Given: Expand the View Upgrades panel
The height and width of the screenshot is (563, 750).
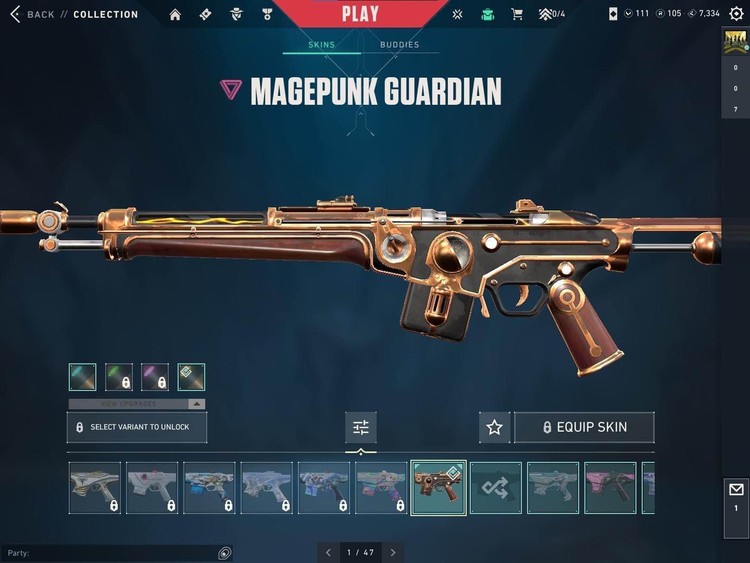Looking at the screenshot, I should coord(137,404).
